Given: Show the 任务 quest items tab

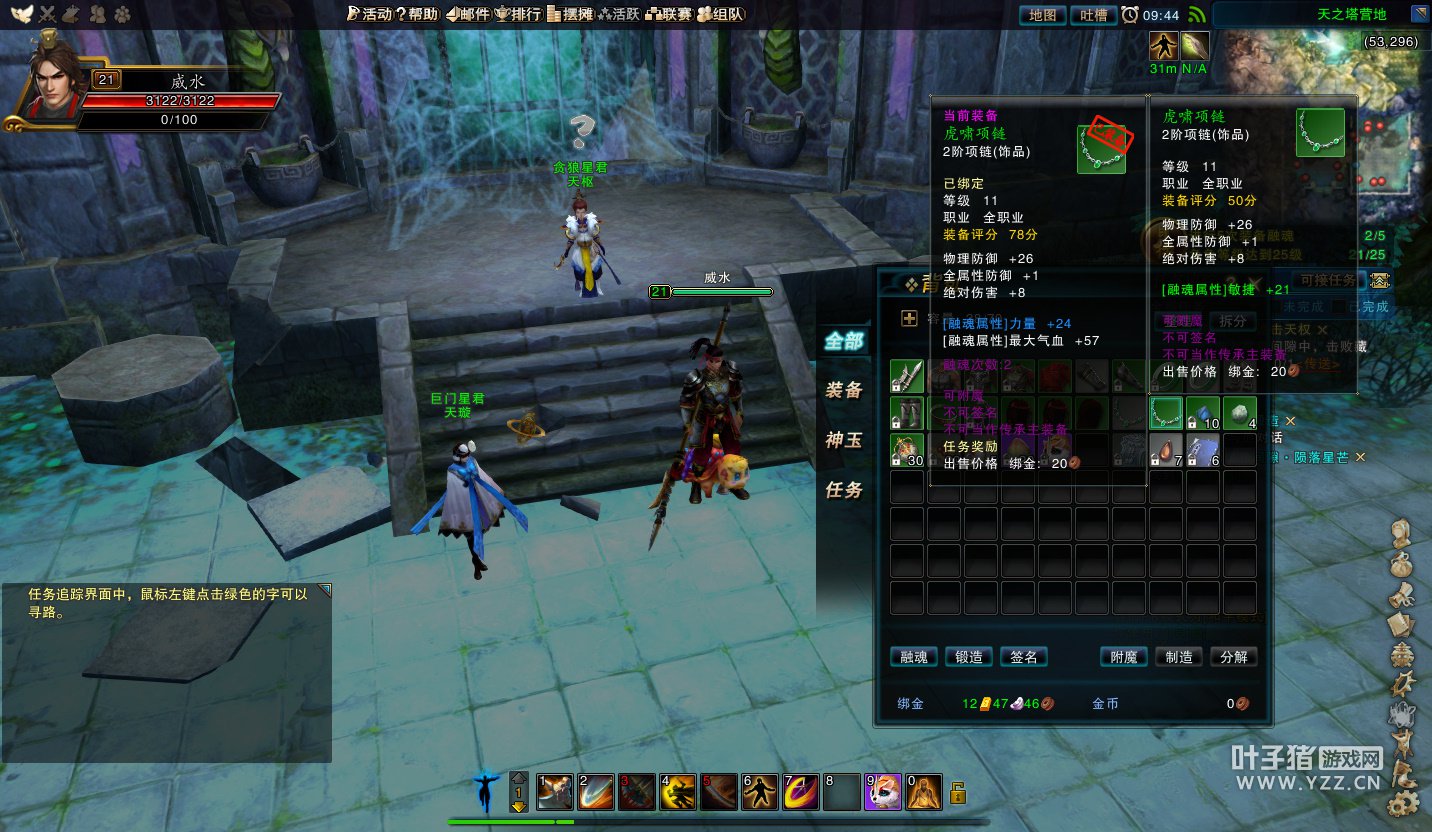Looking at the screenshot, I should (843, 490).
